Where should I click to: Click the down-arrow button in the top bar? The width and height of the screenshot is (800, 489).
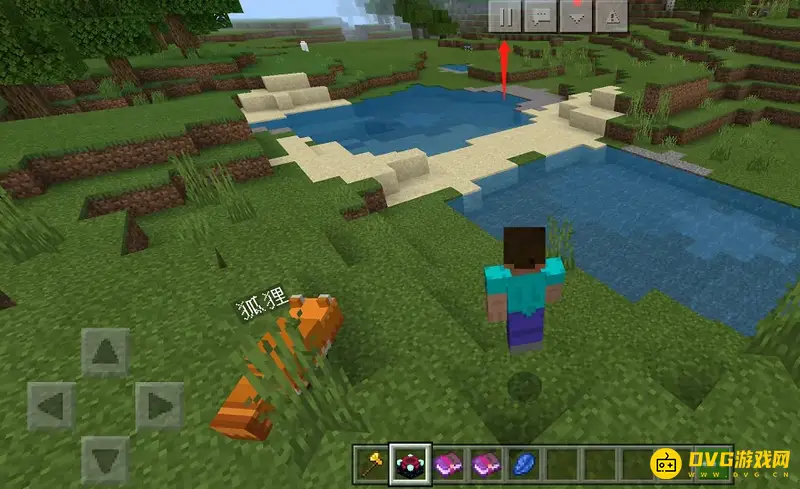(576, 16)
